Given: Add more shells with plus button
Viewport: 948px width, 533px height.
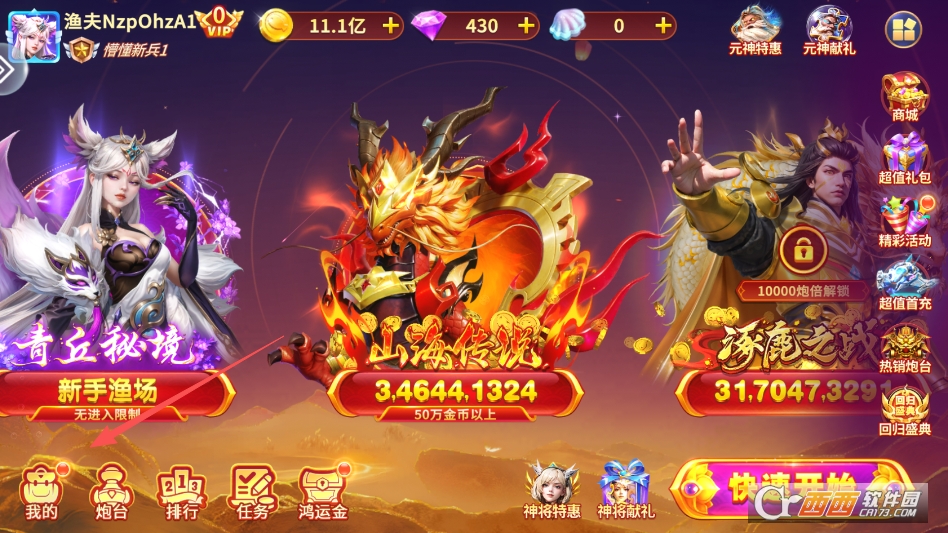Looking at the screenshot, I should [x=663, y=26].
